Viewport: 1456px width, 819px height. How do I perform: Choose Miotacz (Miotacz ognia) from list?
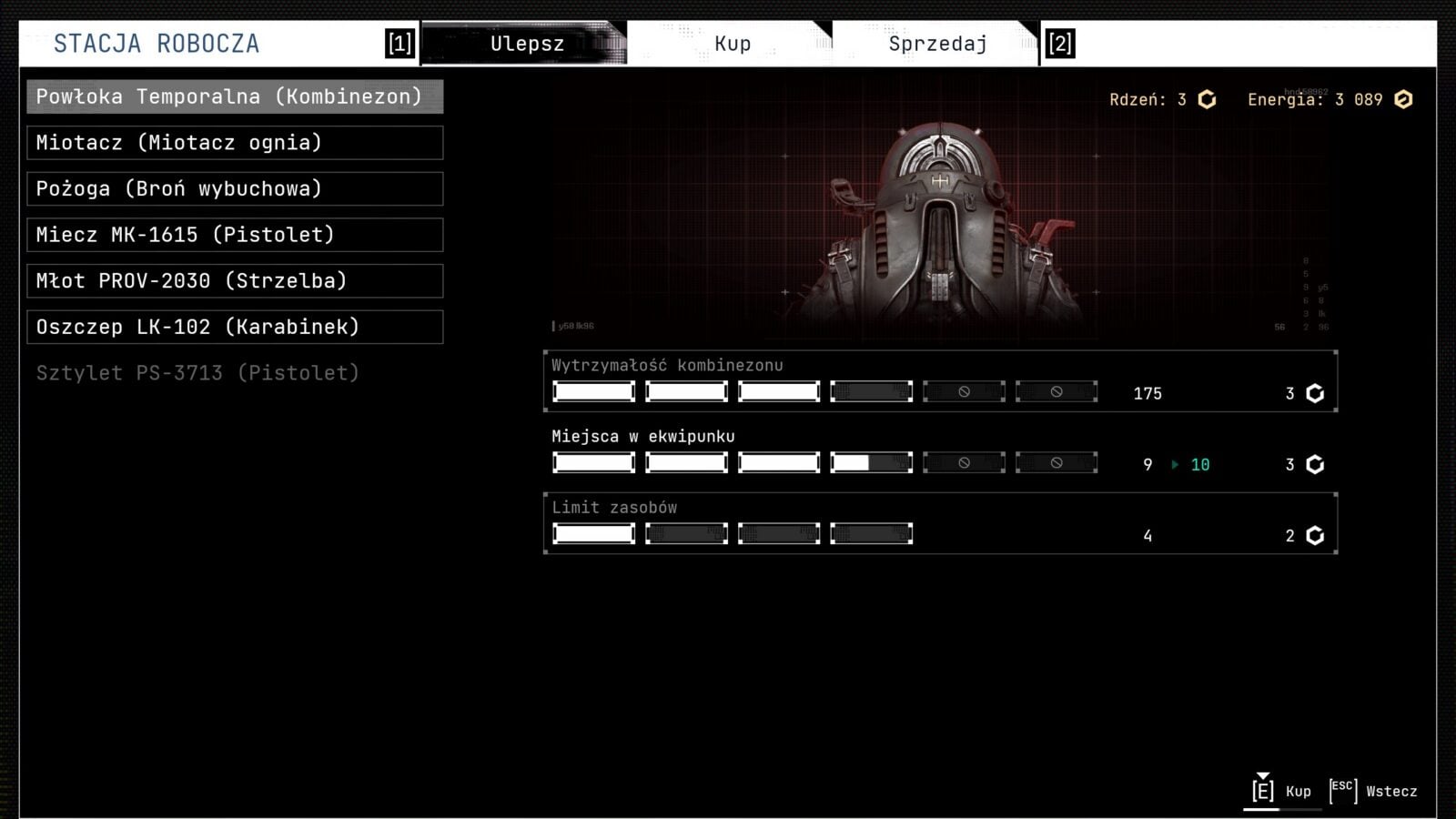[235, 143]
